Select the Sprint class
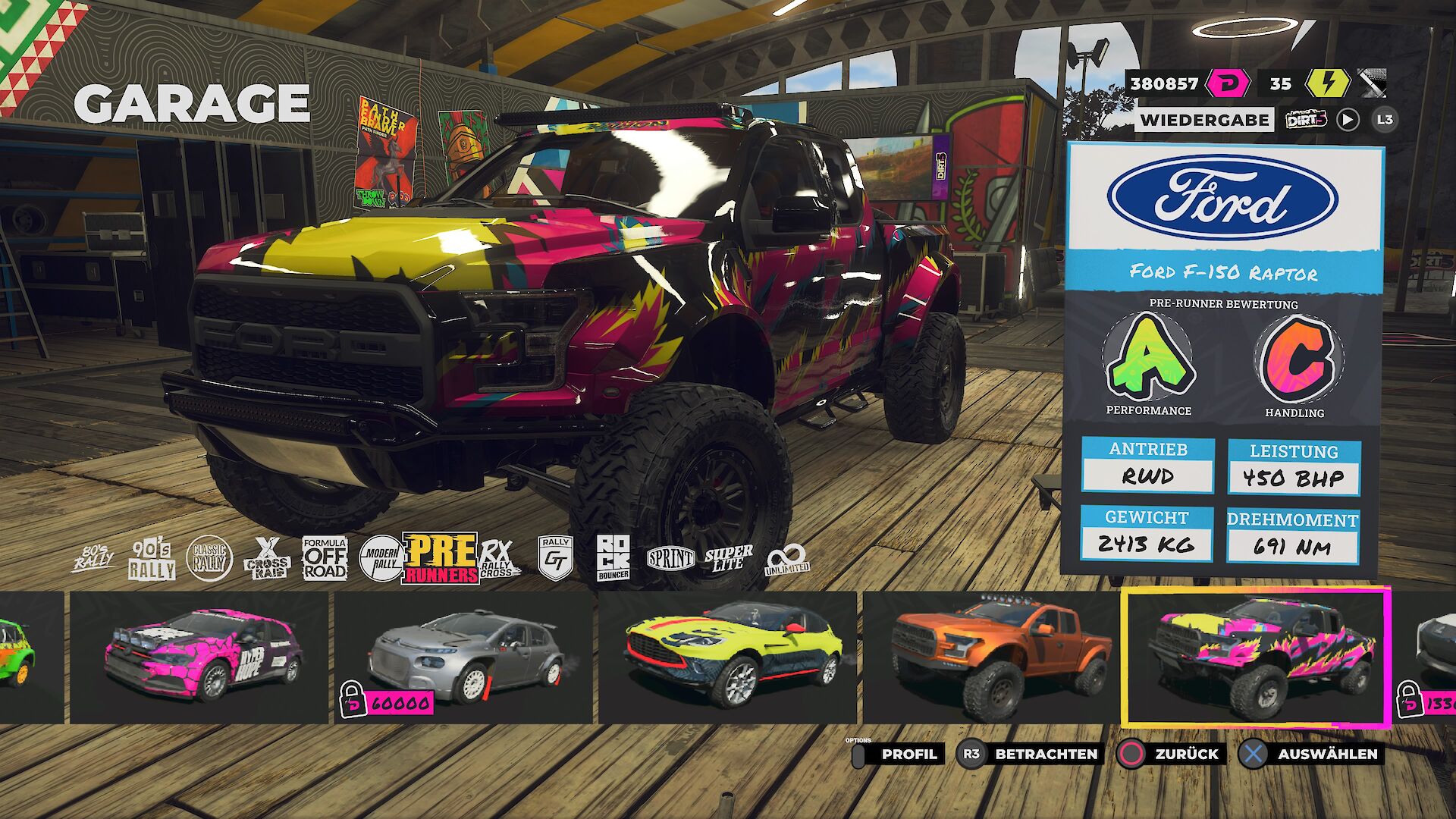1456x819 pixels. [x=670, y=560]
